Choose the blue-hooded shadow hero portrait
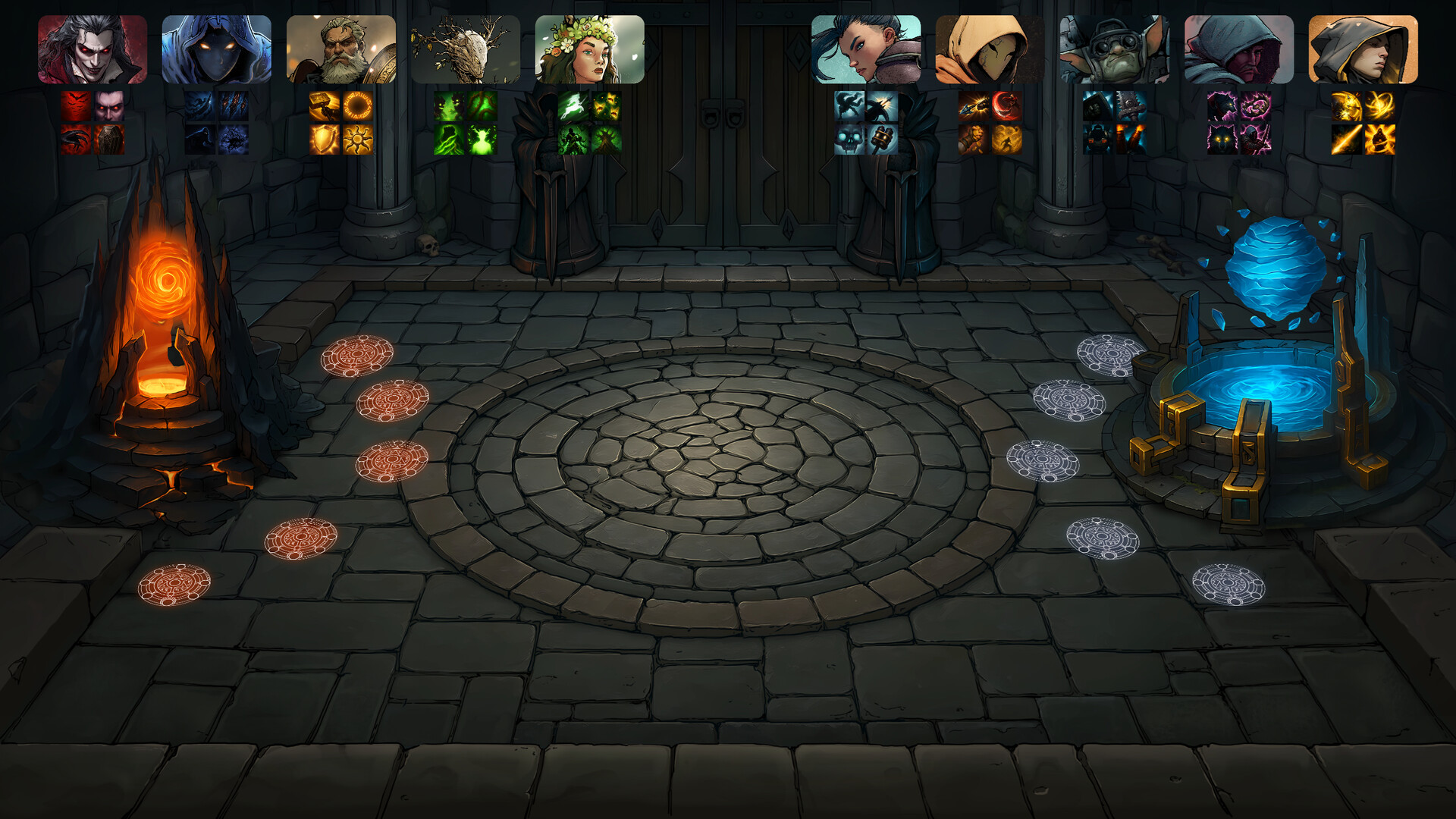Viewport: 1456px width, 819px height. pos(217,49)
